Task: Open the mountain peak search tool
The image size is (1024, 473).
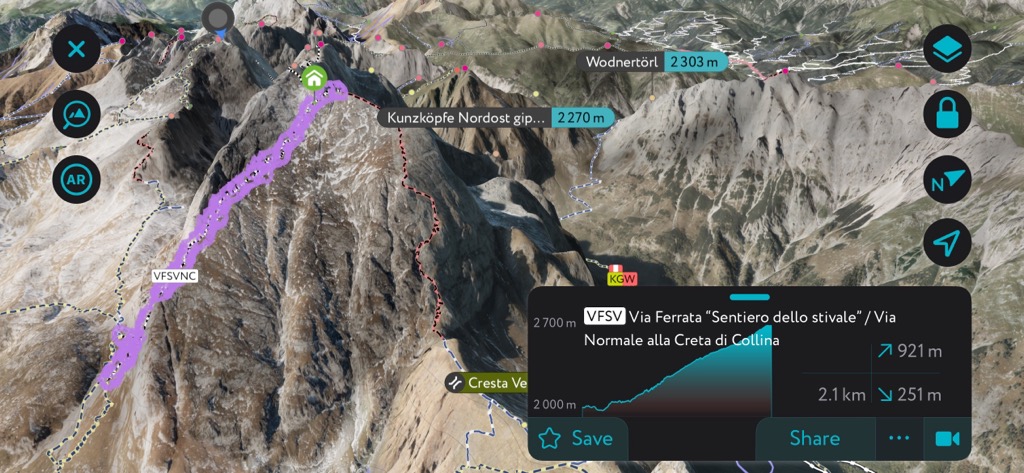Action: point(76,117)
